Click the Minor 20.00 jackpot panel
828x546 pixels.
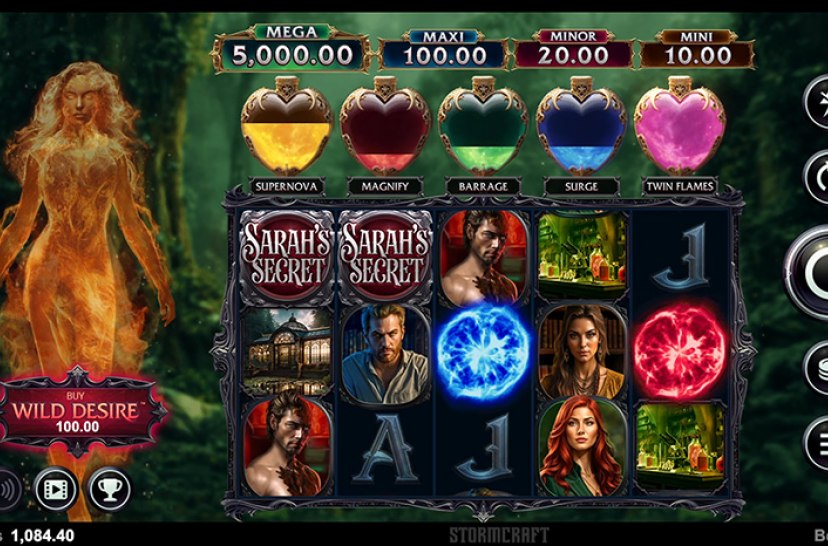pyautogui.click(x=572, y=51)
